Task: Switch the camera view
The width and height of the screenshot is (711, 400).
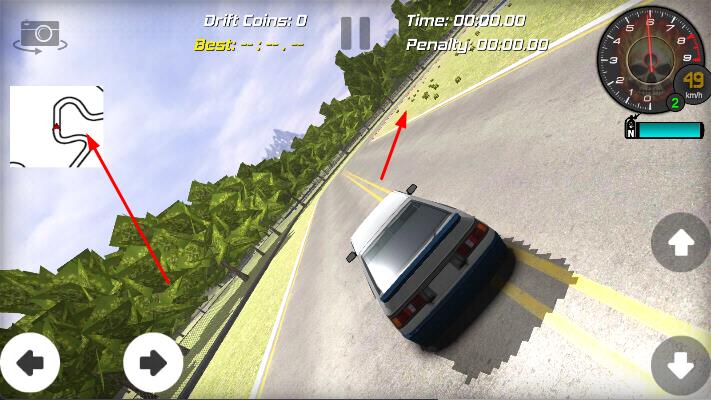Action: click(40, 35)
